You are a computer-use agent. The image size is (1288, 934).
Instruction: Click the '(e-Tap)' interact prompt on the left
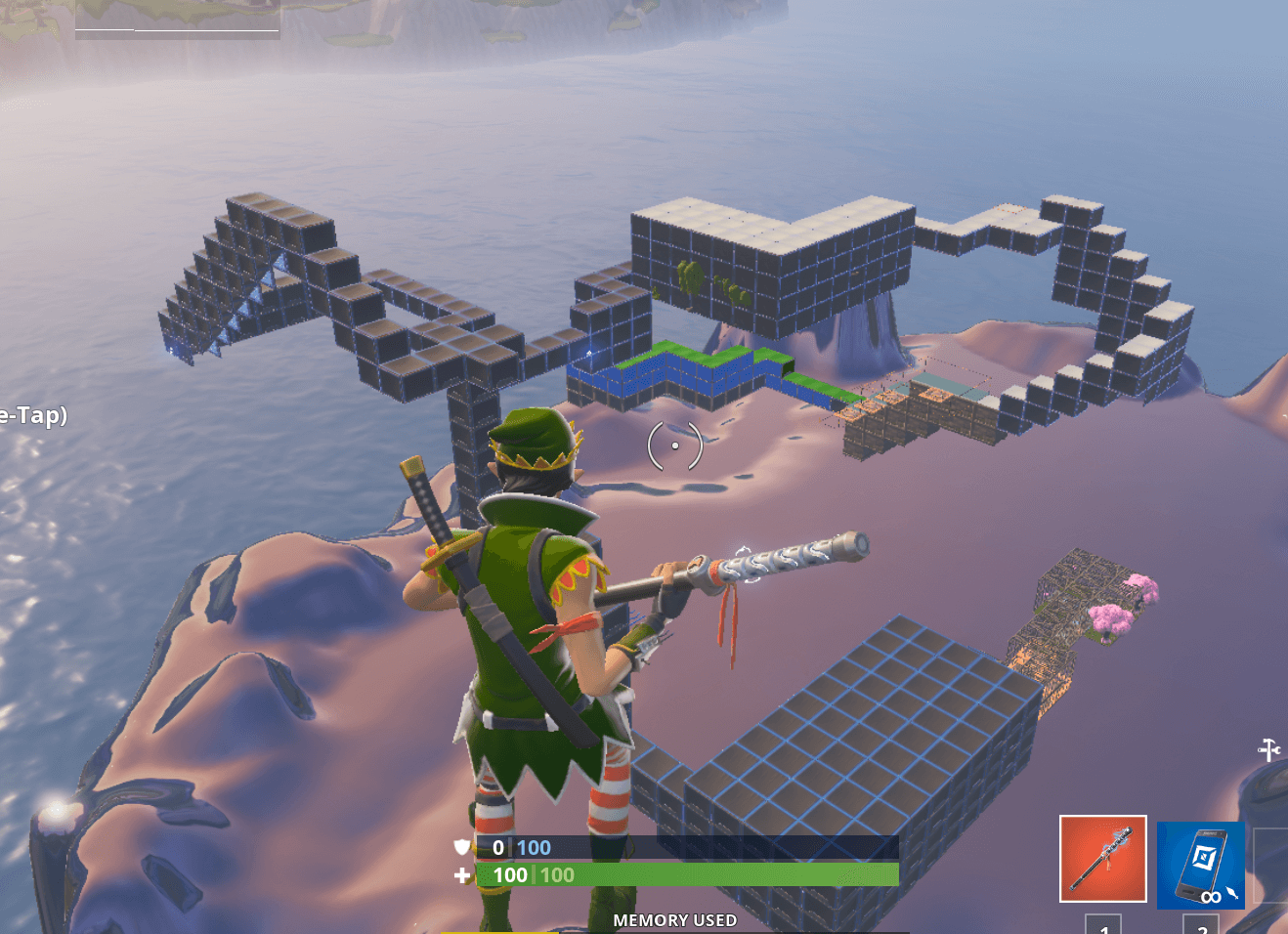point(34,415)
